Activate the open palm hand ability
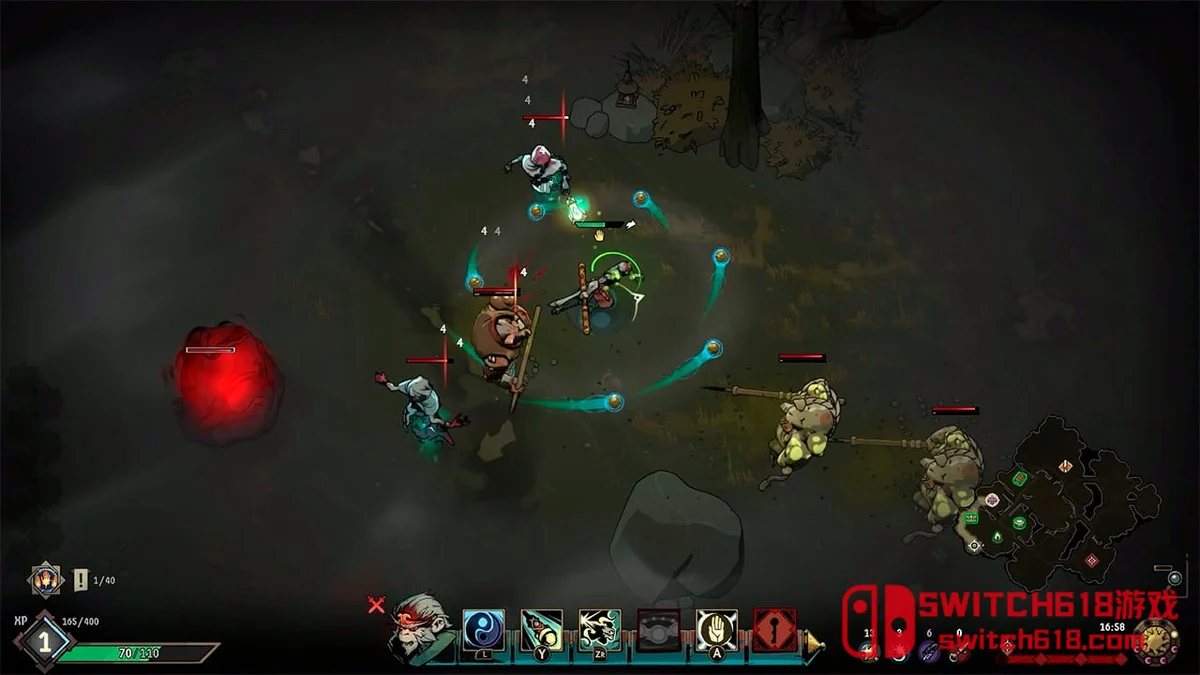Screen dimensions: 1200x675 coord(716,630)
